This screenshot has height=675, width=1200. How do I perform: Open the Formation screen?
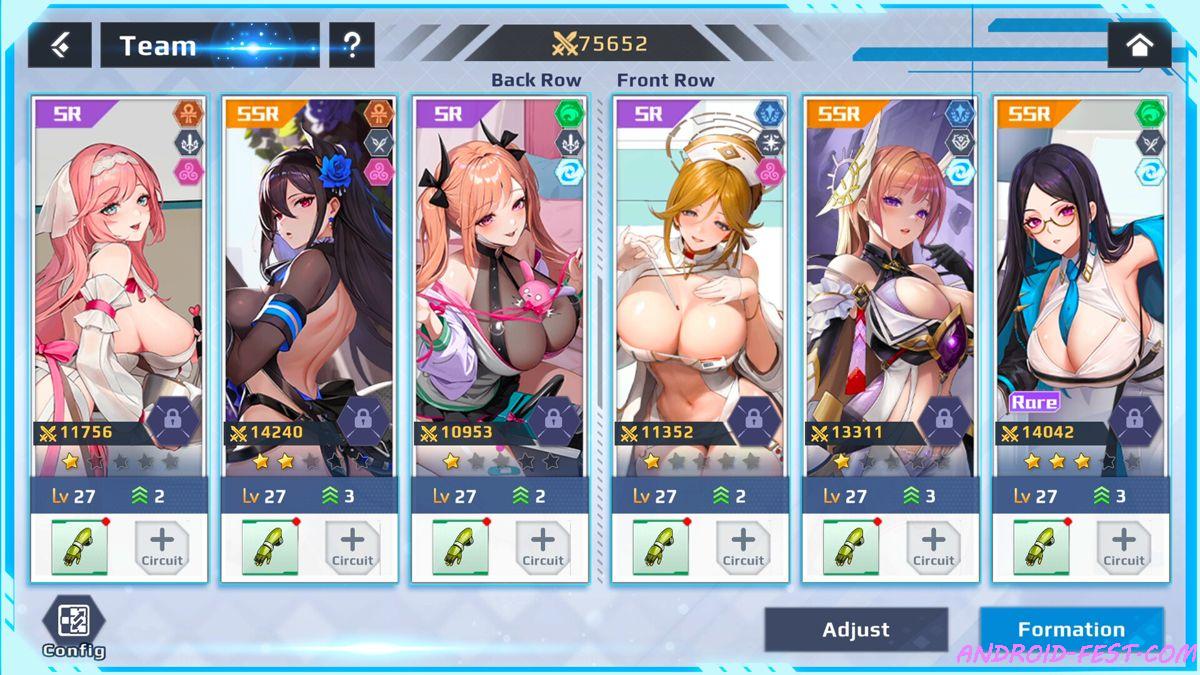pos(1071,630)
